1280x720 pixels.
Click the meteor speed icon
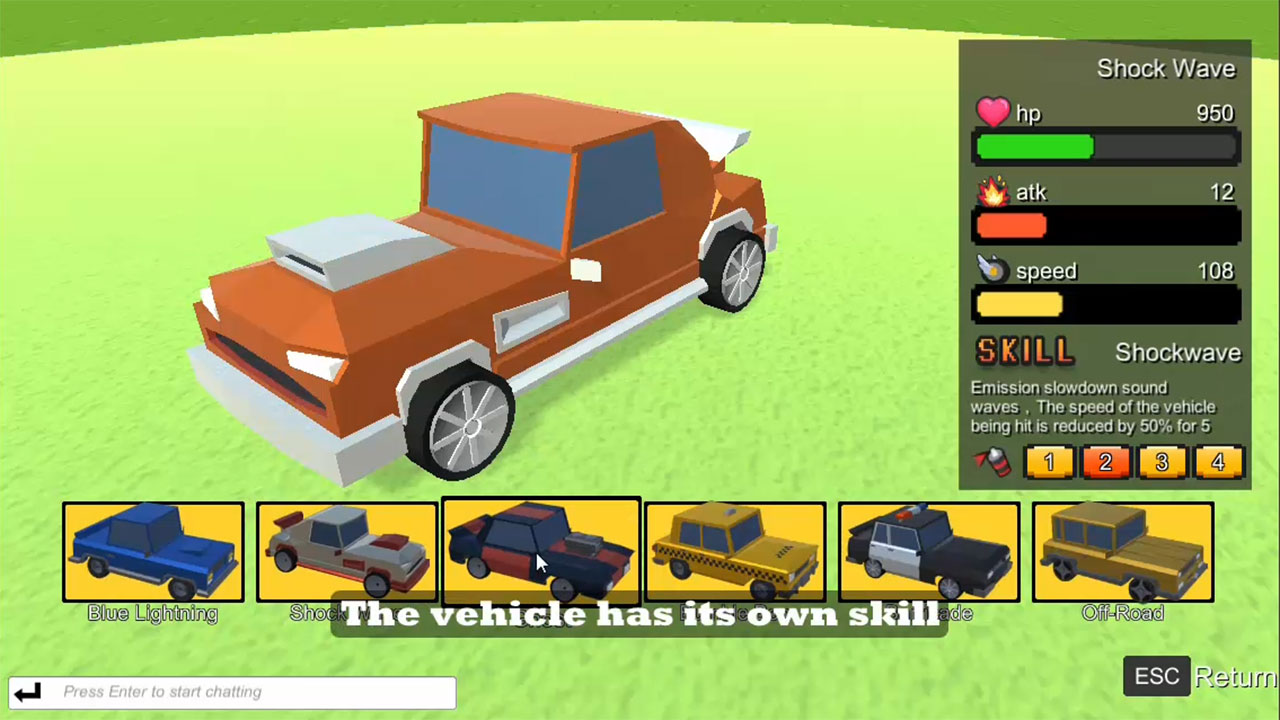pyautogui.click(x=994, y=270)
